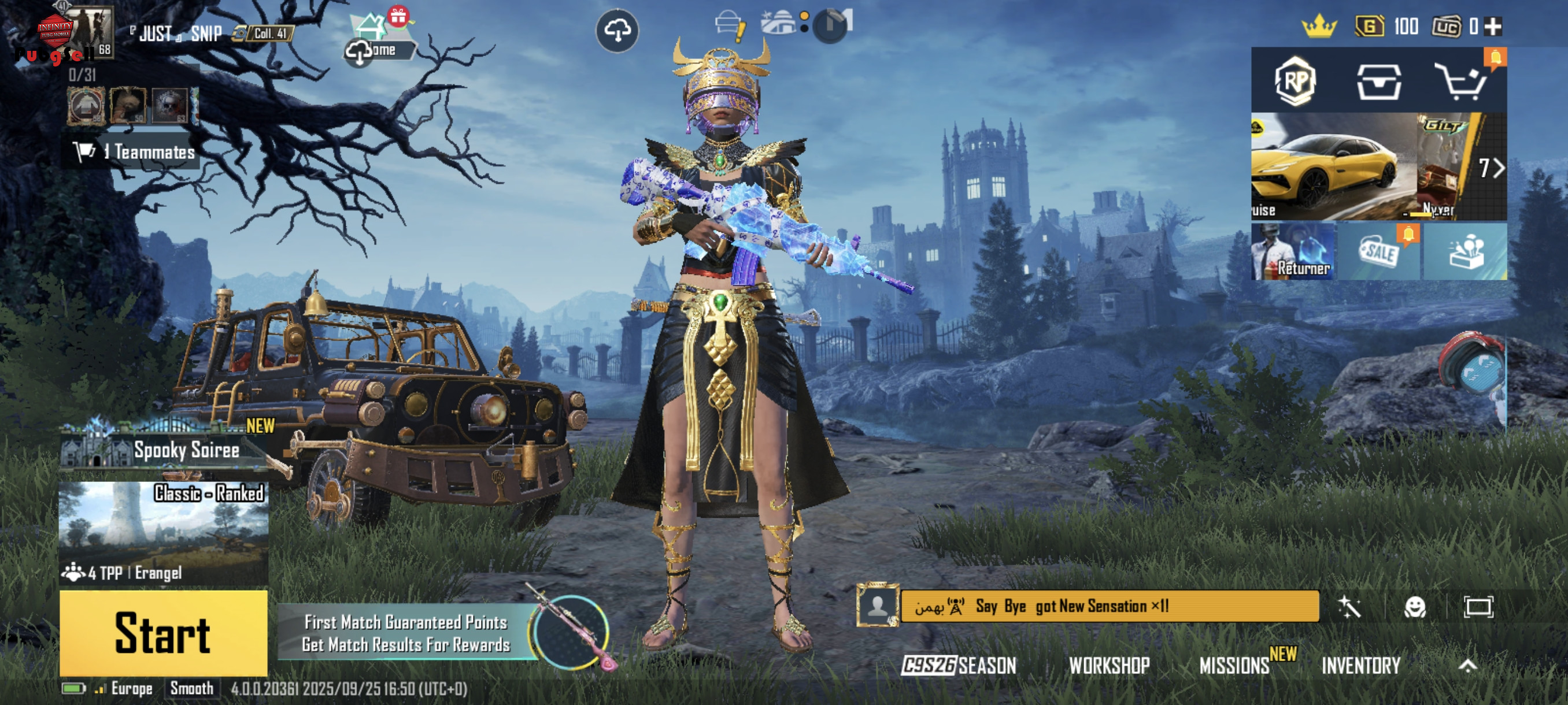Open the Missions menu
Screen dimensions: 1568x705
1234,666
